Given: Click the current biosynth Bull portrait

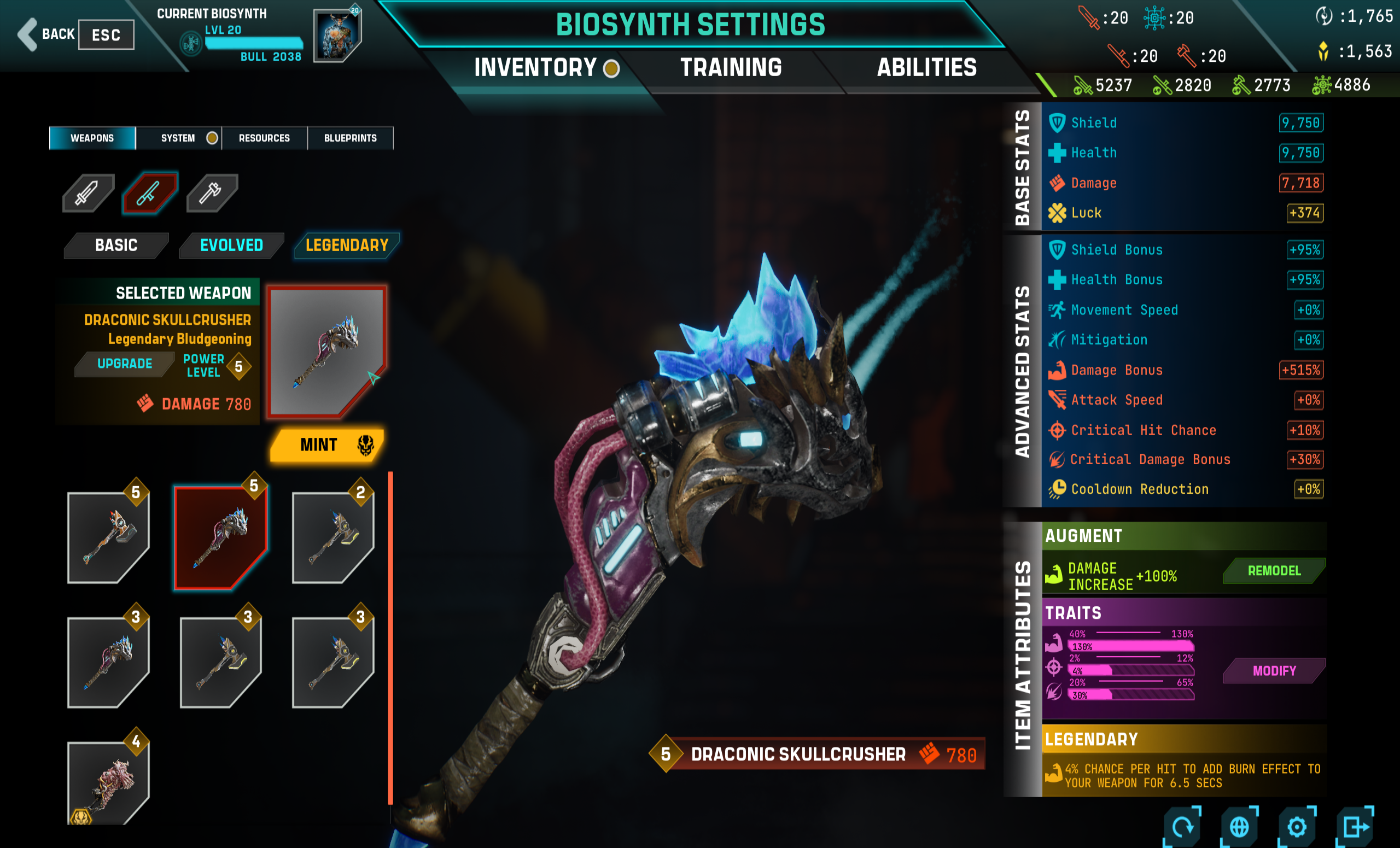Looking at the screenshot, I should pyautogui.click(x=336, y=35).
